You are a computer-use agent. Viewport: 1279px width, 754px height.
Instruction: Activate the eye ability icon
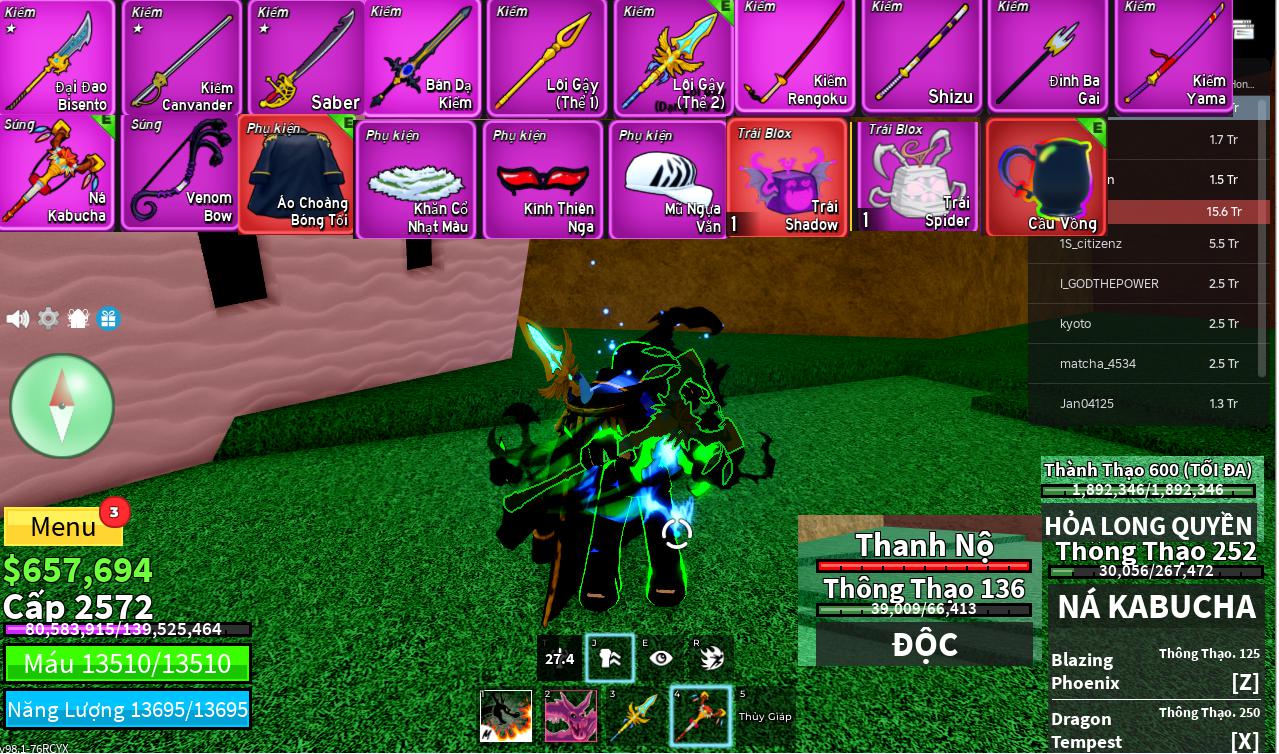pos(661,658)
